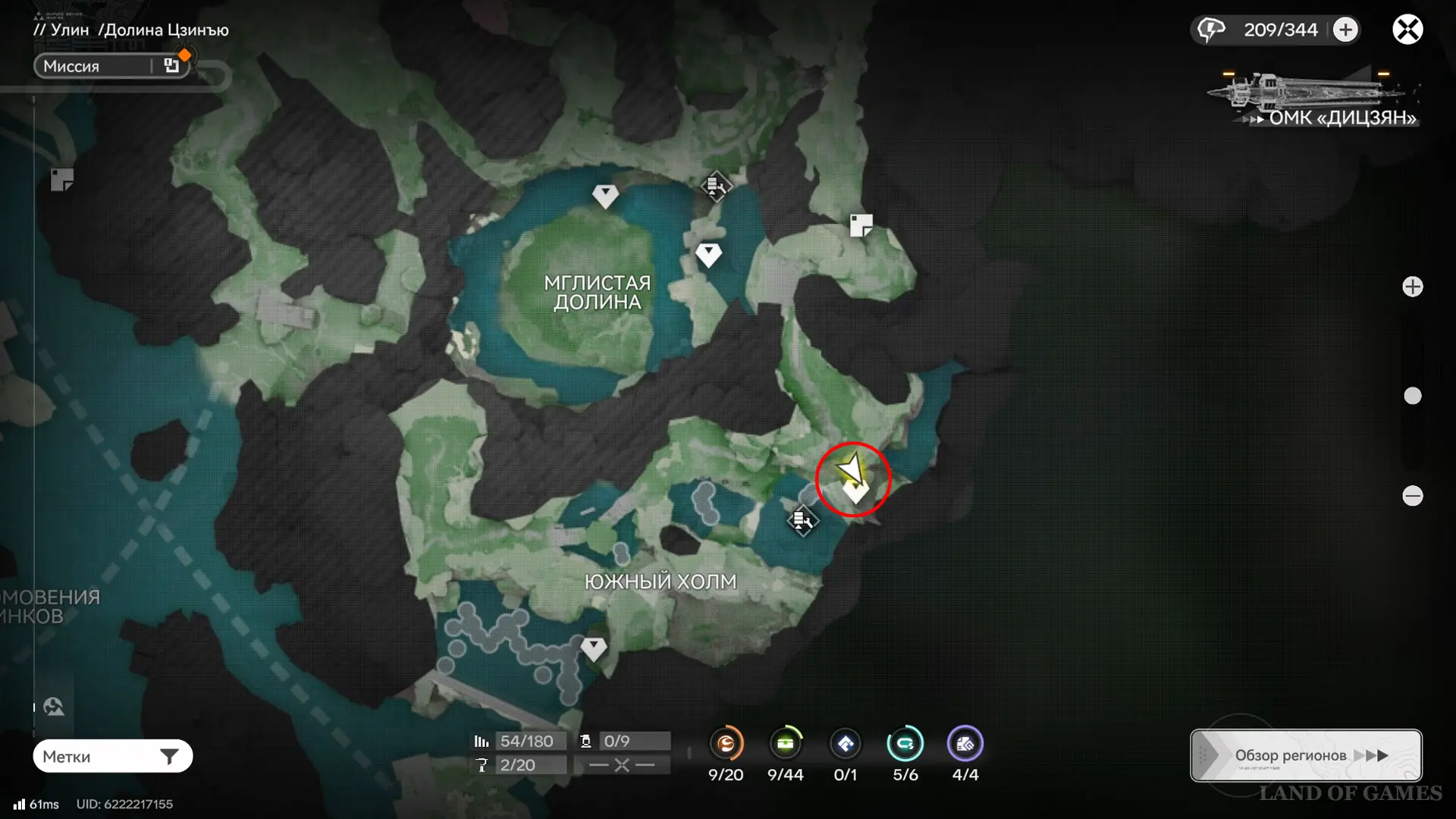Zoom in the map with plus control
Viewport: 1456px width, 819px height.
(1412, 287)
